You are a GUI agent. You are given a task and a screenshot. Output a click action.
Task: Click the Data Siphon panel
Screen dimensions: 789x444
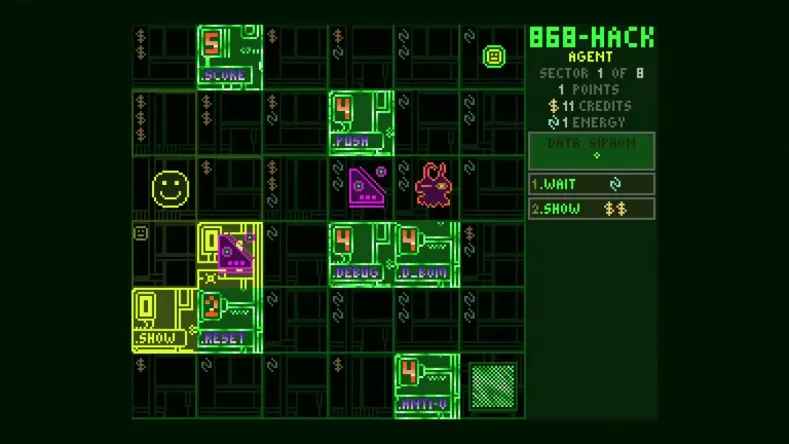[x=591, y=150]
